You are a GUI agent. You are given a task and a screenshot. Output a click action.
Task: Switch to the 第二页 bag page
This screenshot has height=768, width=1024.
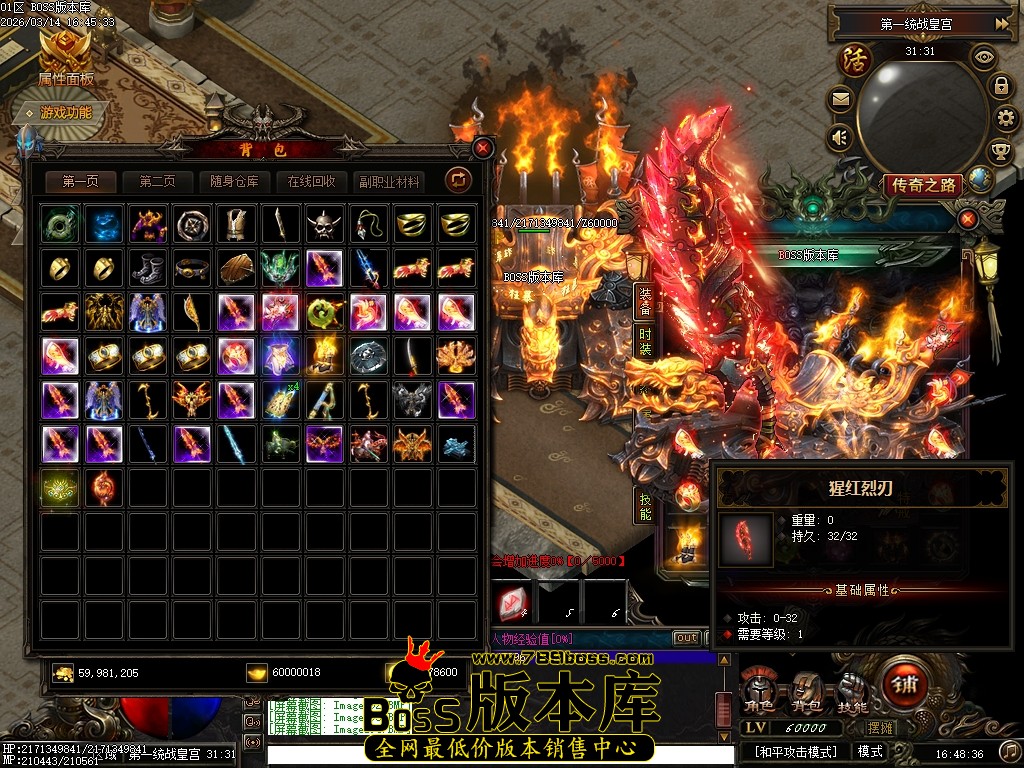pos(157,181)
